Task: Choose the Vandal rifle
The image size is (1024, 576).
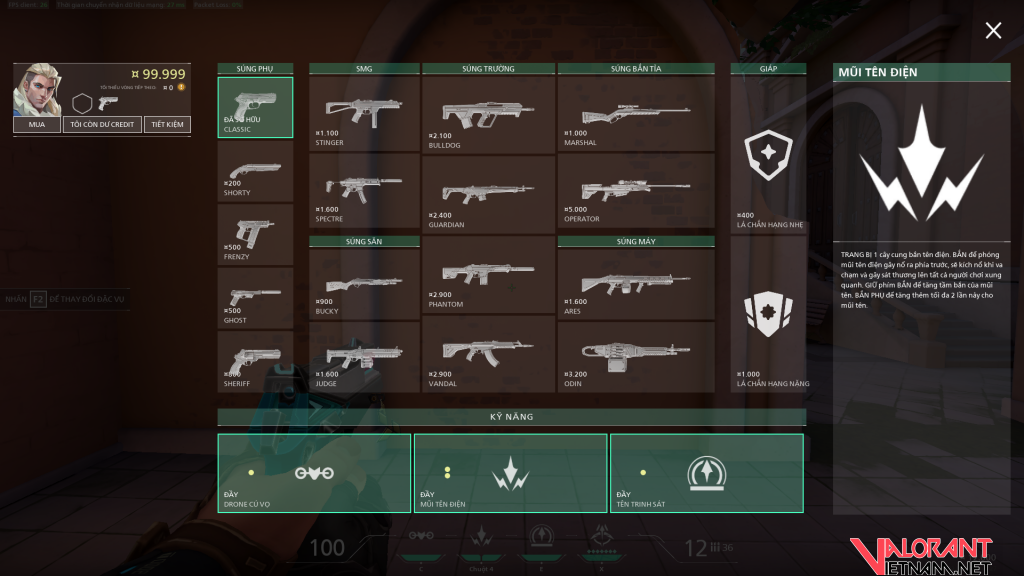Action: (488, 353)
